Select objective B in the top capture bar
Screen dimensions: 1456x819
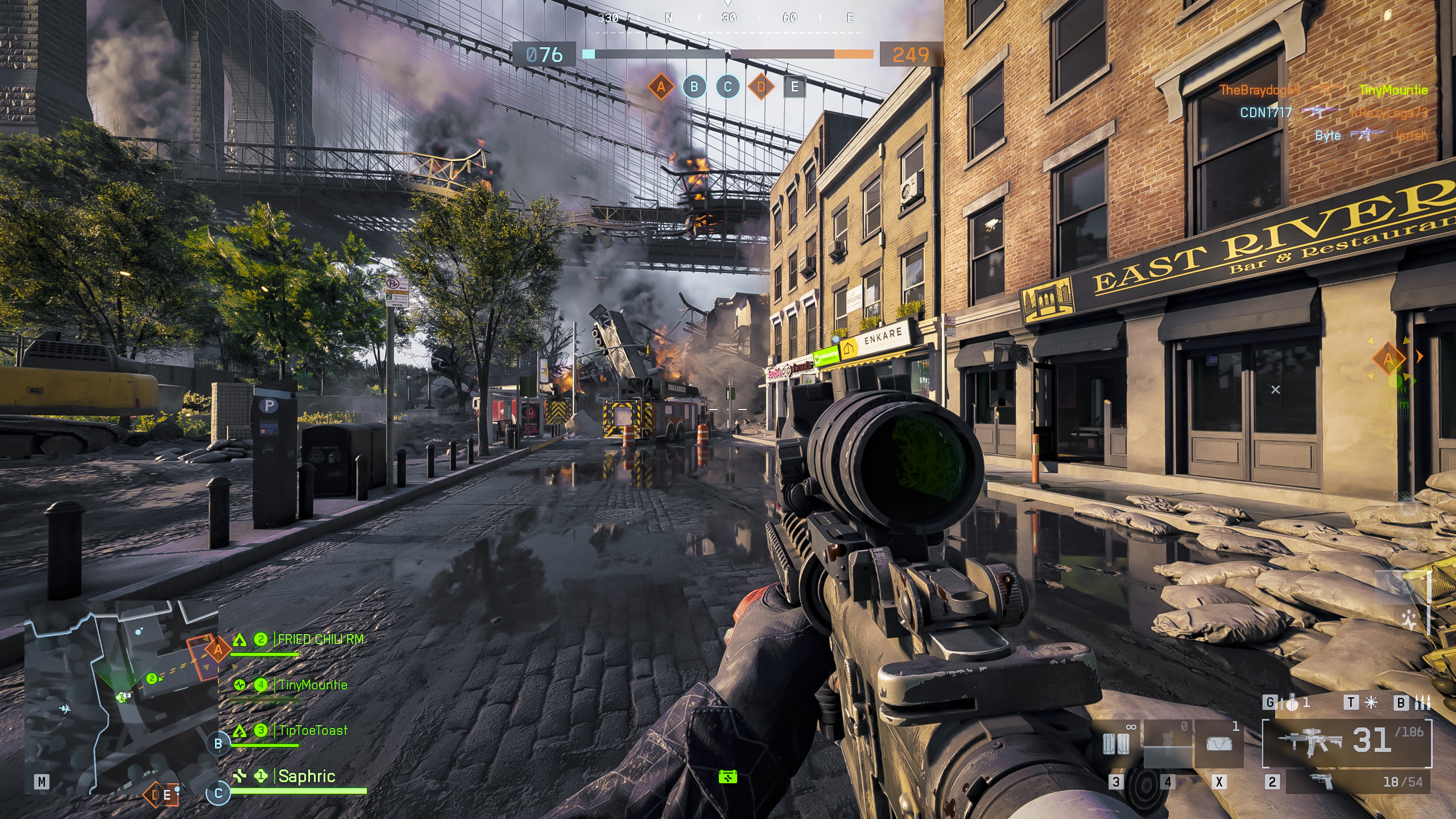(694, 87)
